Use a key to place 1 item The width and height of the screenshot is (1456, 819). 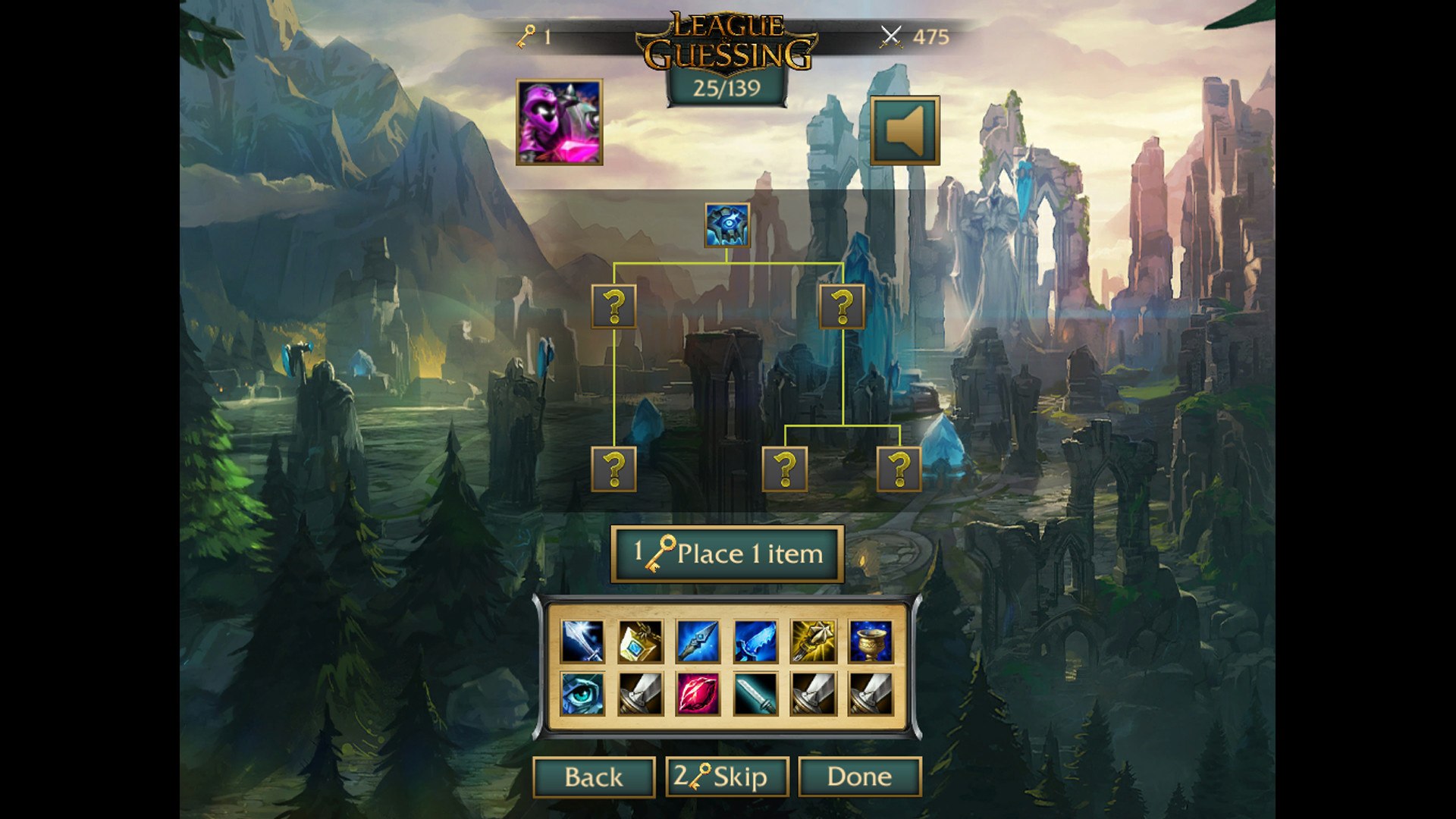(726, 554)
